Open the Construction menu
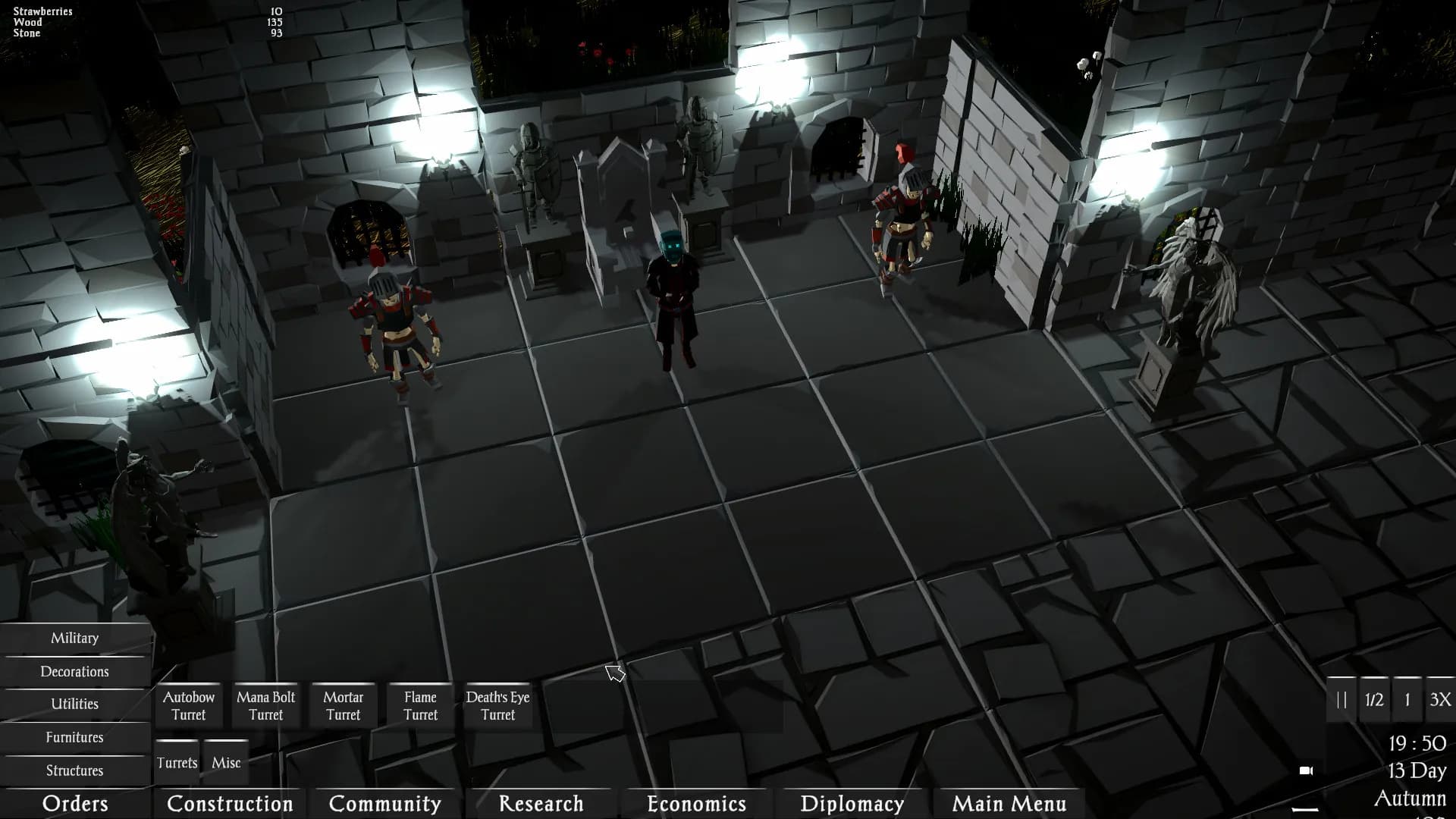Viewport: 1456px width, 819px height. click(230, 804)
